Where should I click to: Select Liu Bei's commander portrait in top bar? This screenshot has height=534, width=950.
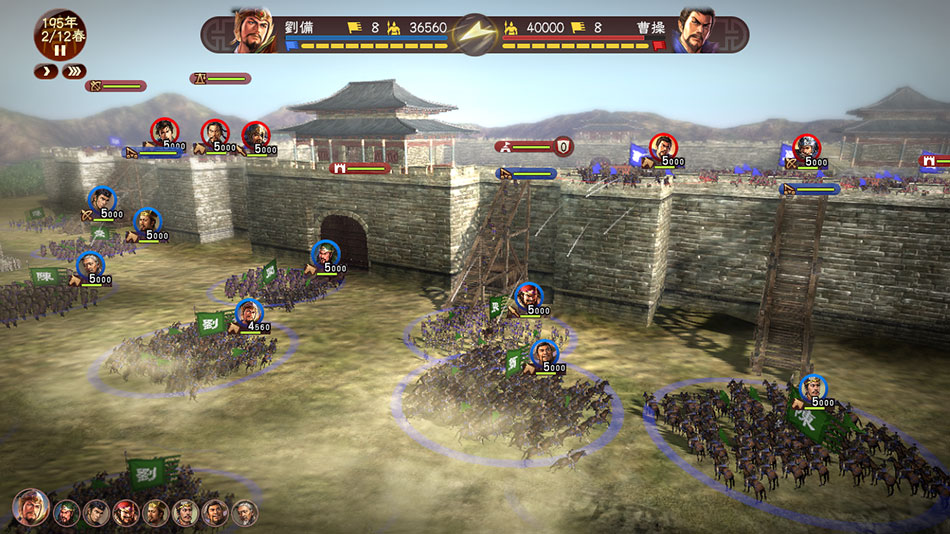pyautogui.click(x=254, y=30)
